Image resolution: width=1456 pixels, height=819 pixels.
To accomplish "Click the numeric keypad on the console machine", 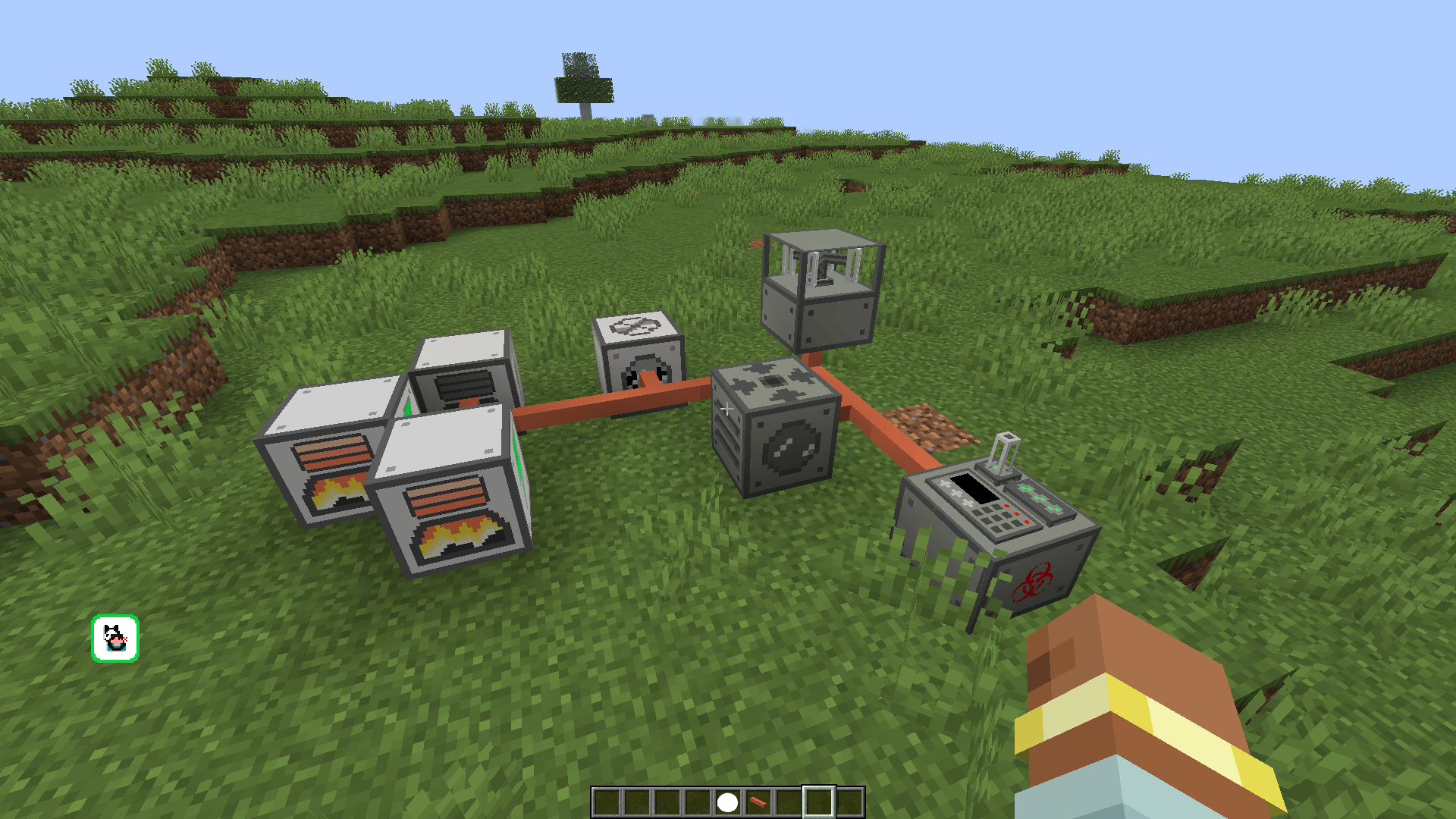I will [x=995, y=519].
